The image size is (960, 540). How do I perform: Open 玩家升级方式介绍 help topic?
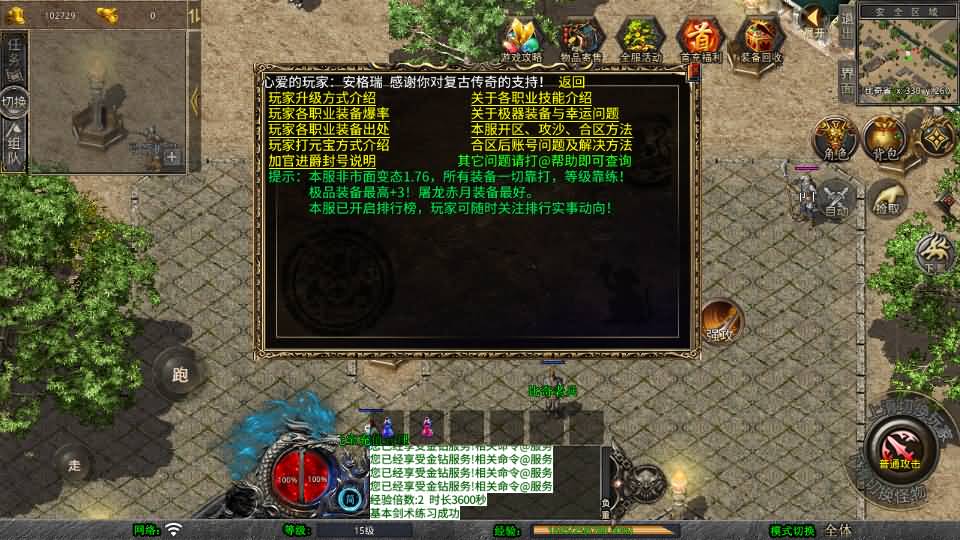coord(322,98)
